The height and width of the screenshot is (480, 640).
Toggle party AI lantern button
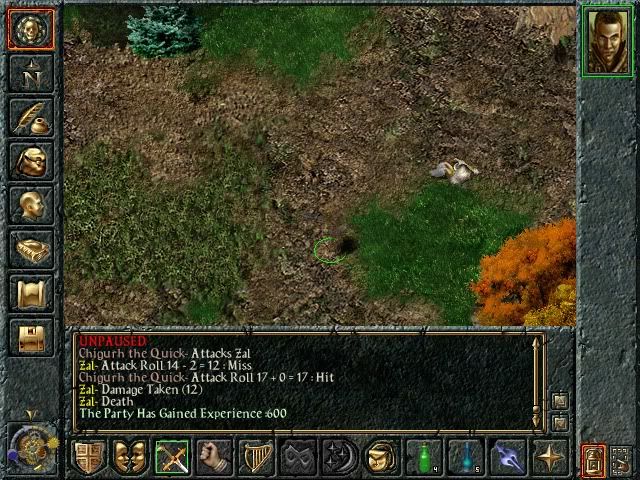coord(593,459)
